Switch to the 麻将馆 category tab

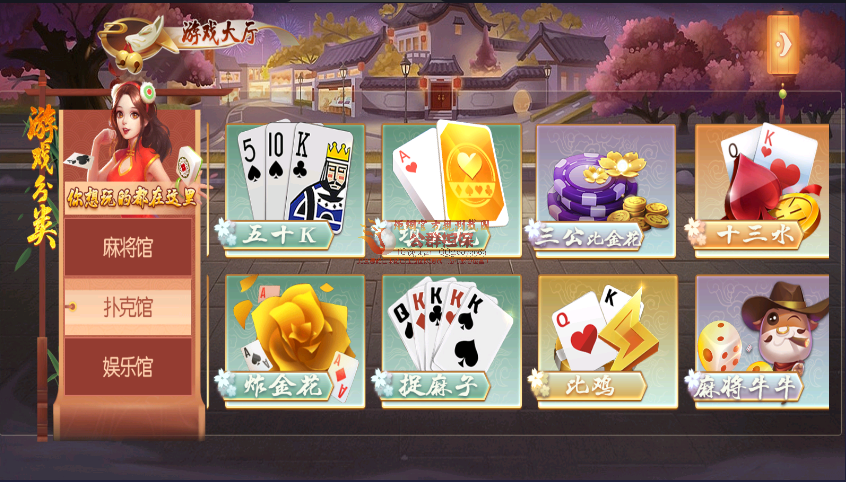pos(127,247)
